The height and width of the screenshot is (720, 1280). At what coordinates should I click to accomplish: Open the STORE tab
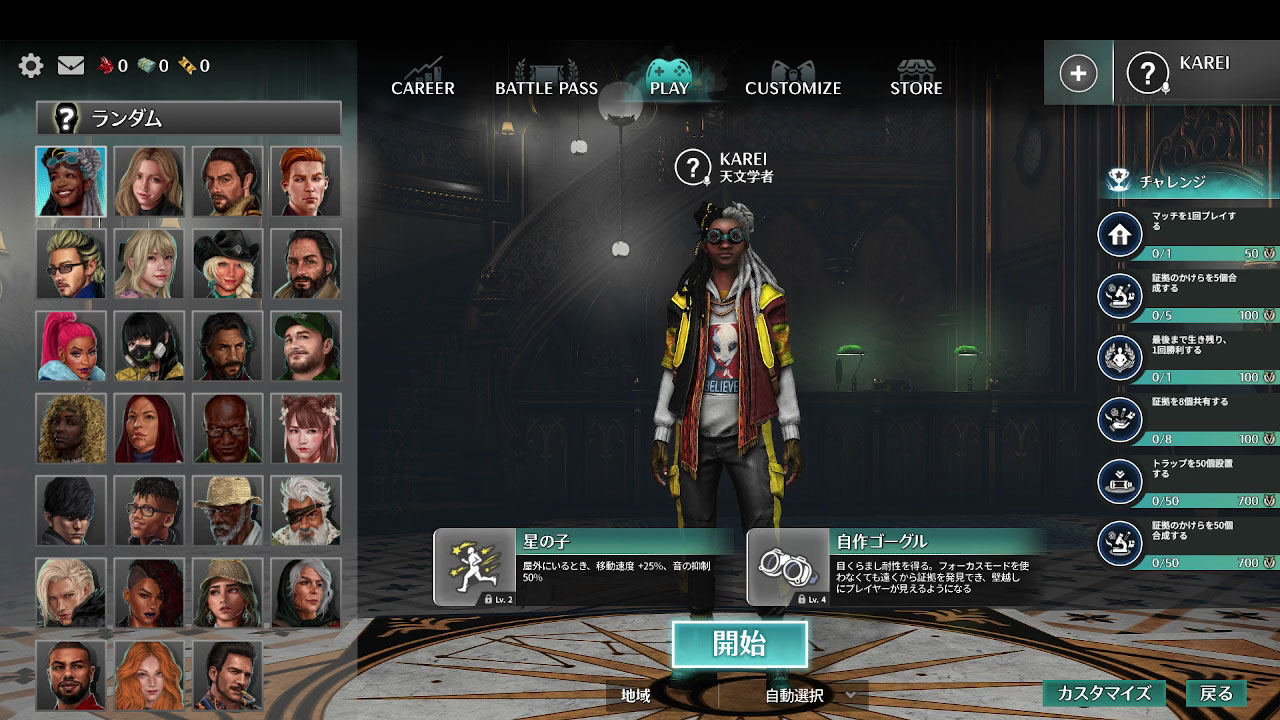tap(915, 88)
